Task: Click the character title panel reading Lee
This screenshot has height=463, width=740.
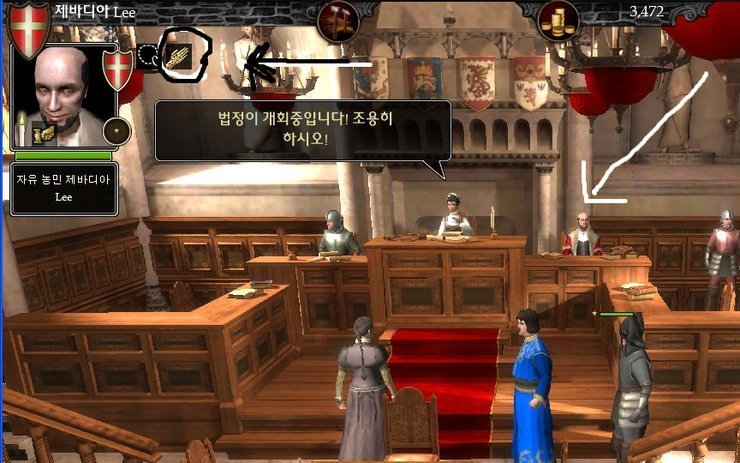Action: click(x=62, y=189)
